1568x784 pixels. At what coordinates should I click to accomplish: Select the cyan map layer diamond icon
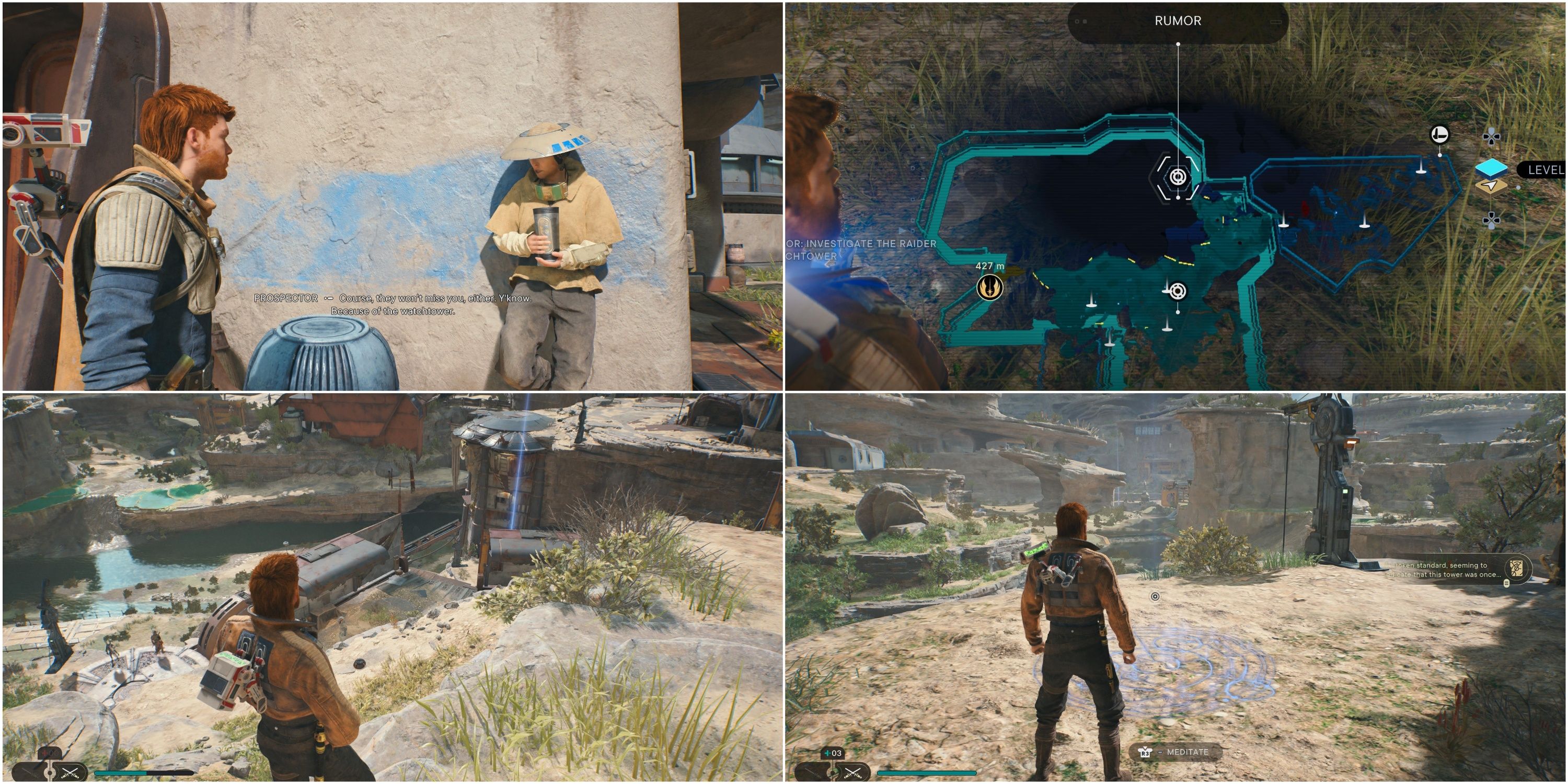click(1492, 168)
